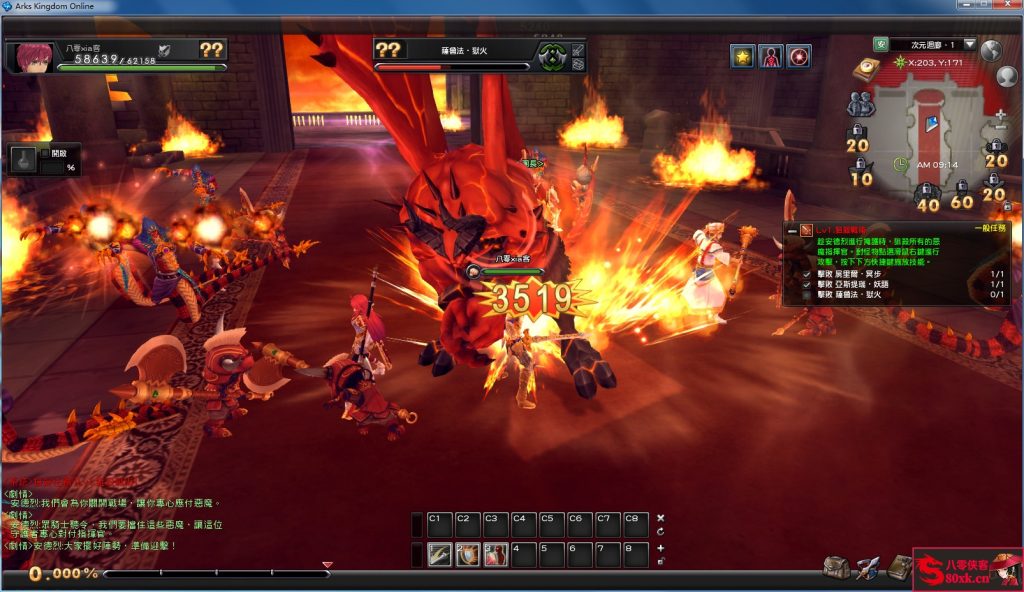This screenshot has height=592, width=1024.
Task: Open the compass book icon beside minimap
Action: tap(864, 69)
